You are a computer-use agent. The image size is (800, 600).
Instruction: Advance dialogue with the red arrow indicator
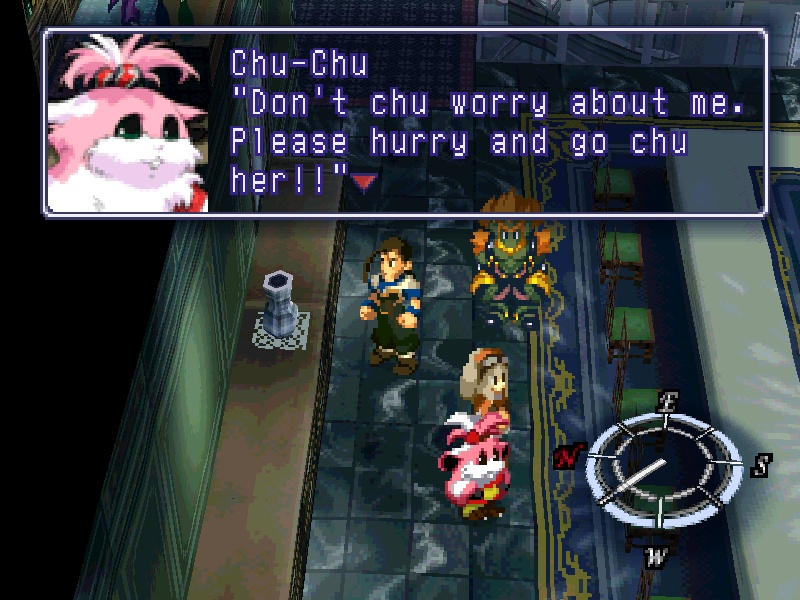click(x=364, y=181)
